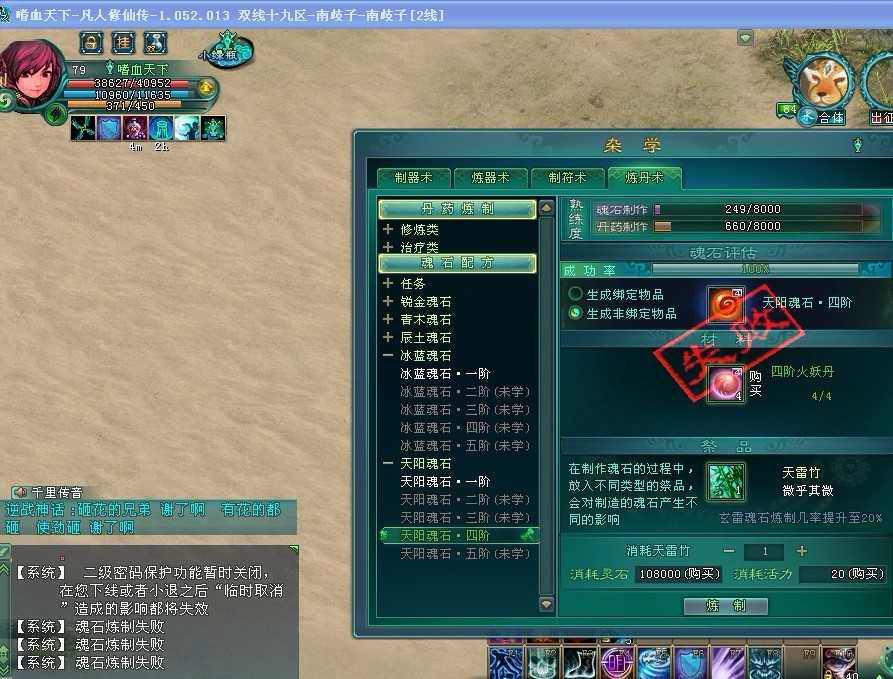The height and width of the screenshot is (679, 893).
Task: Click the 挂 auto-play button
Action: click(123, 42)
